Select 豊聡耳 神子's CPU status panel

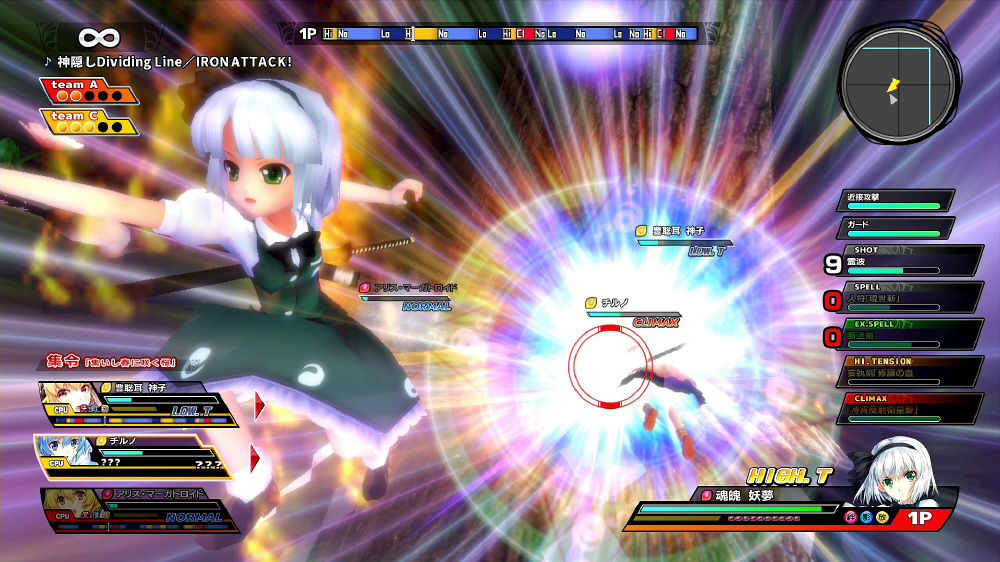pyautogui.click(x=140, y=404)
